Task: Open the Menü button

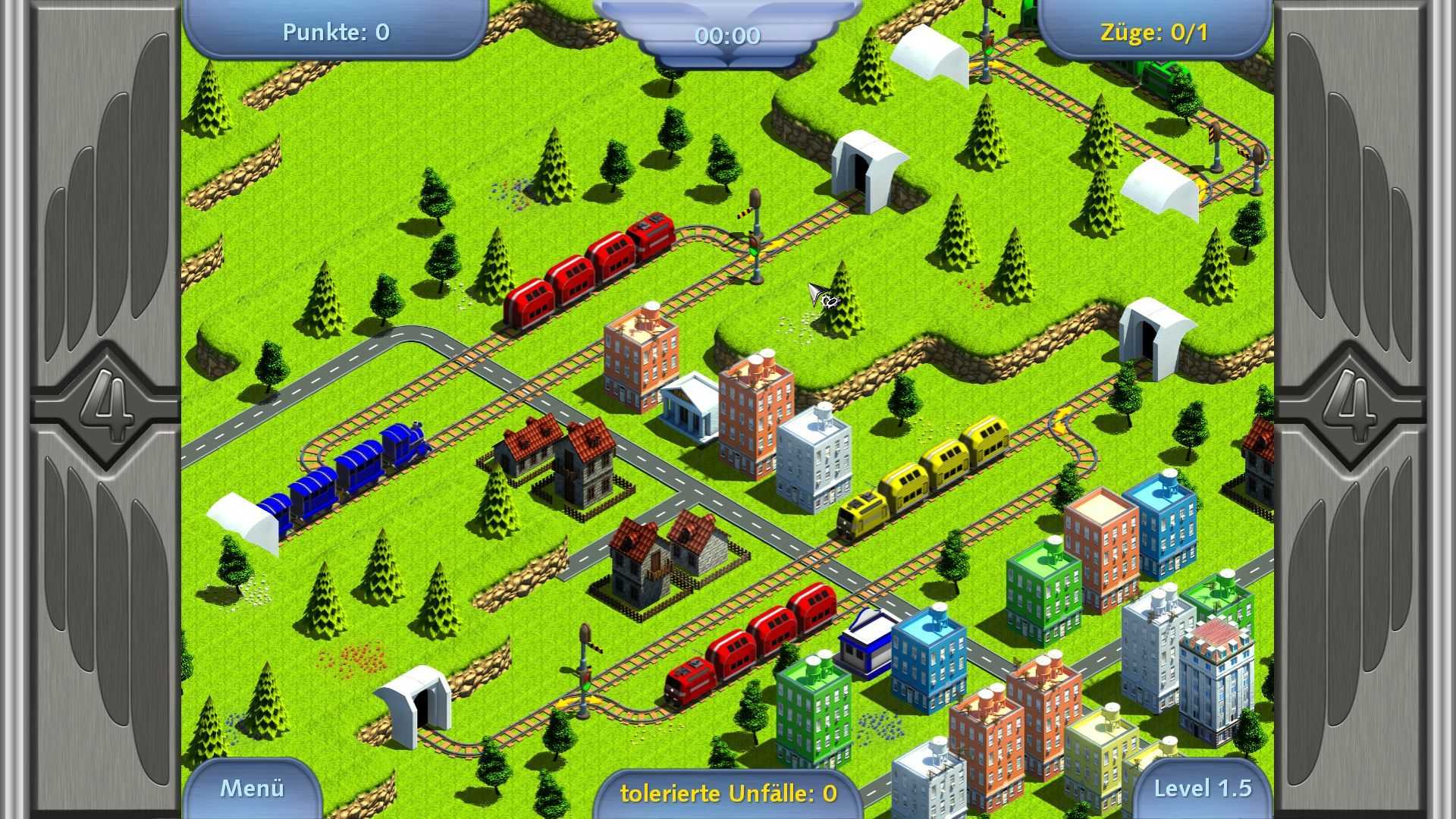Action: (x=252, y=789)
